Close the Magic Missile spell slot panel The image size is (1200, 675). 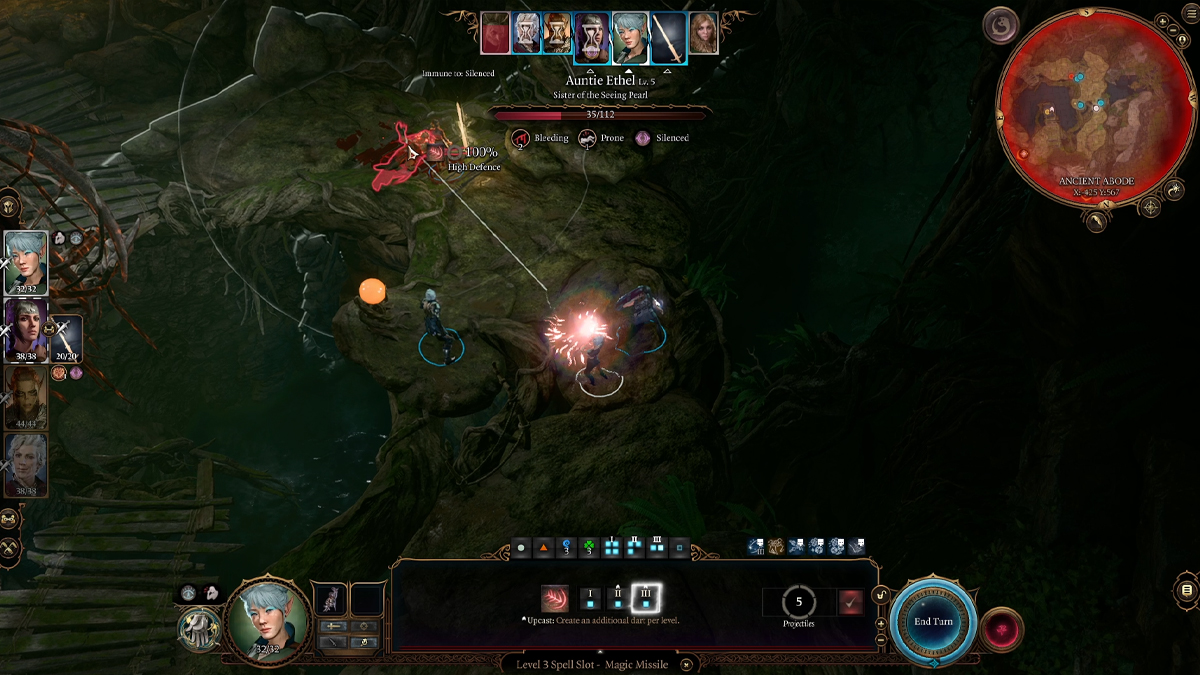687,664
